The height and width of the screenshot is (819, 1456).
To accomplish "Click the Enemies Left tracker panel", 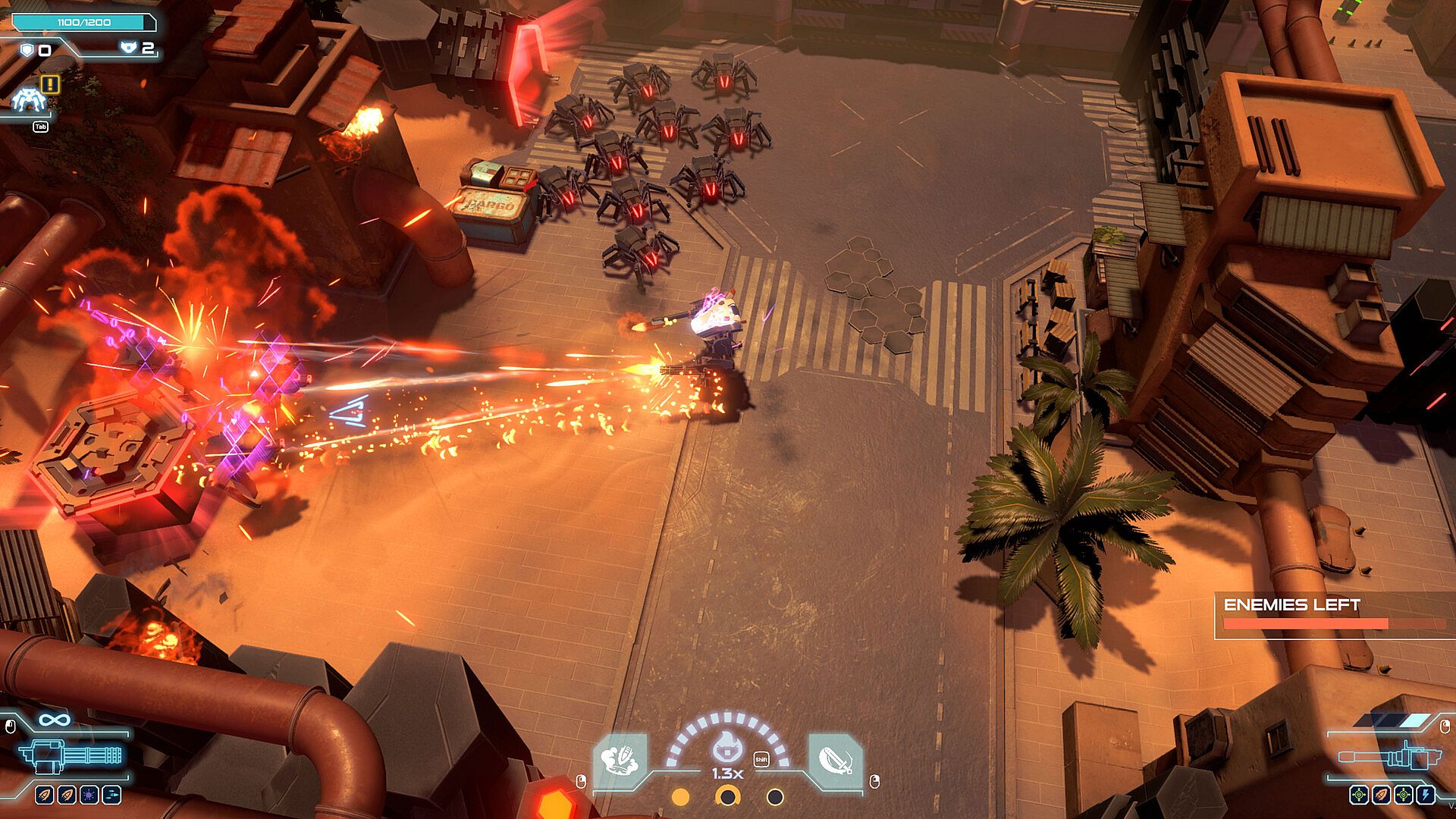I will click(1333, 615).
